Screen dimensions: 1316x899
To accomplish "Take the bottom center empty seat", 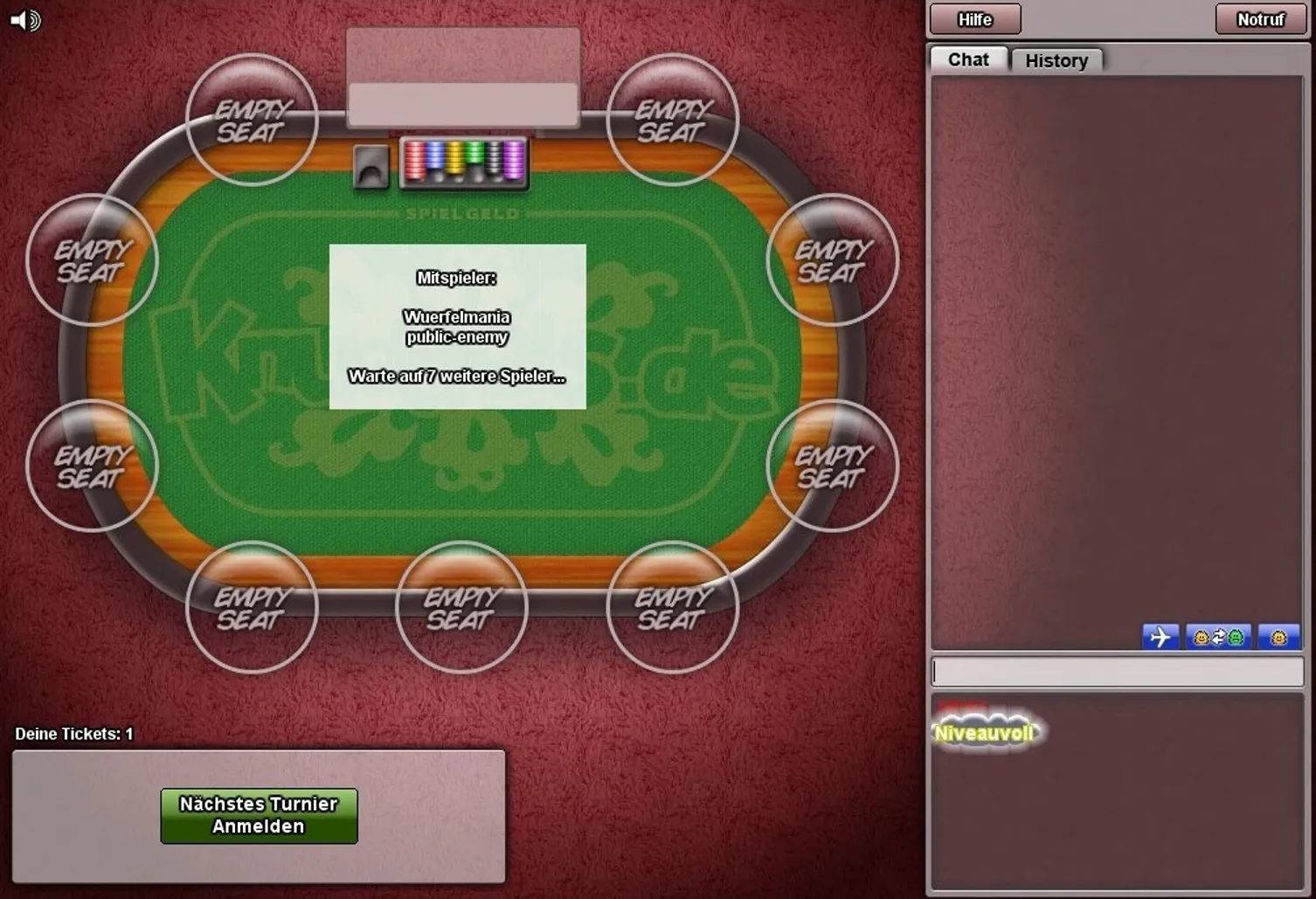I will 461,607.
